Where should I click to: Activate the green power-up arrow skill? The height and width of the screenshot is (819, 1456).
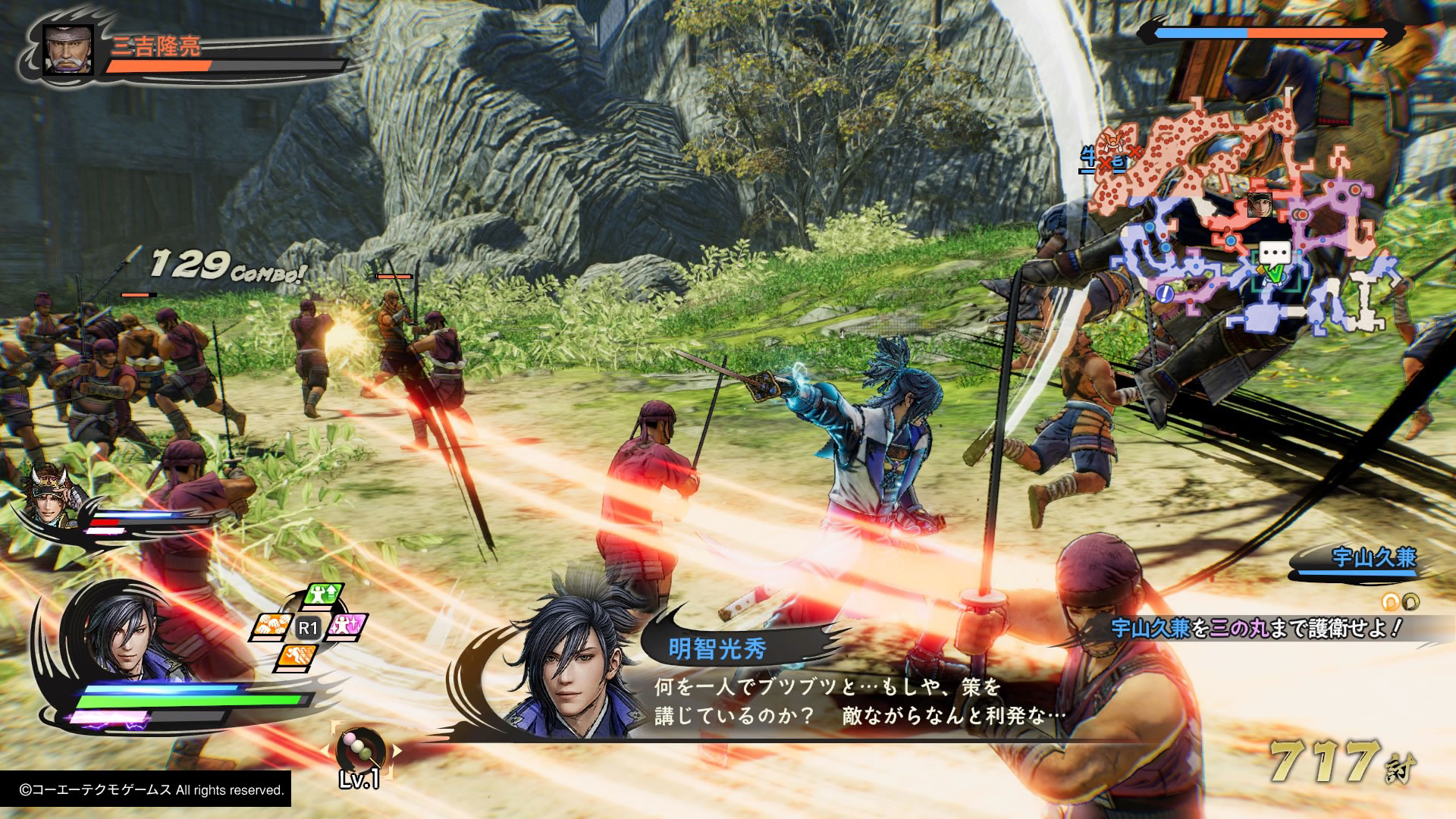point(324,595)
